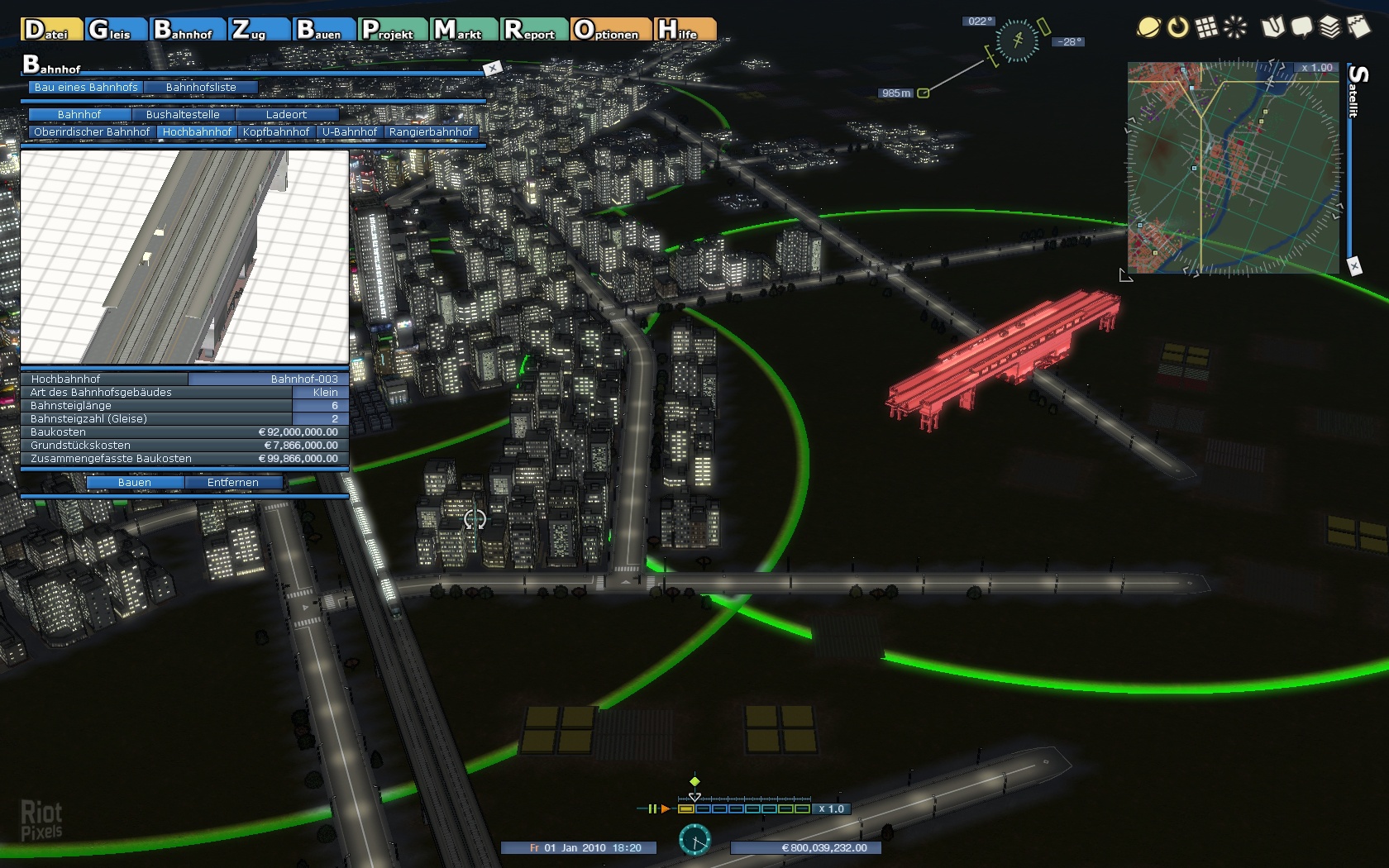Open the Zug menu
This screenshot has width=1389, height=868.
pos(257,30)
